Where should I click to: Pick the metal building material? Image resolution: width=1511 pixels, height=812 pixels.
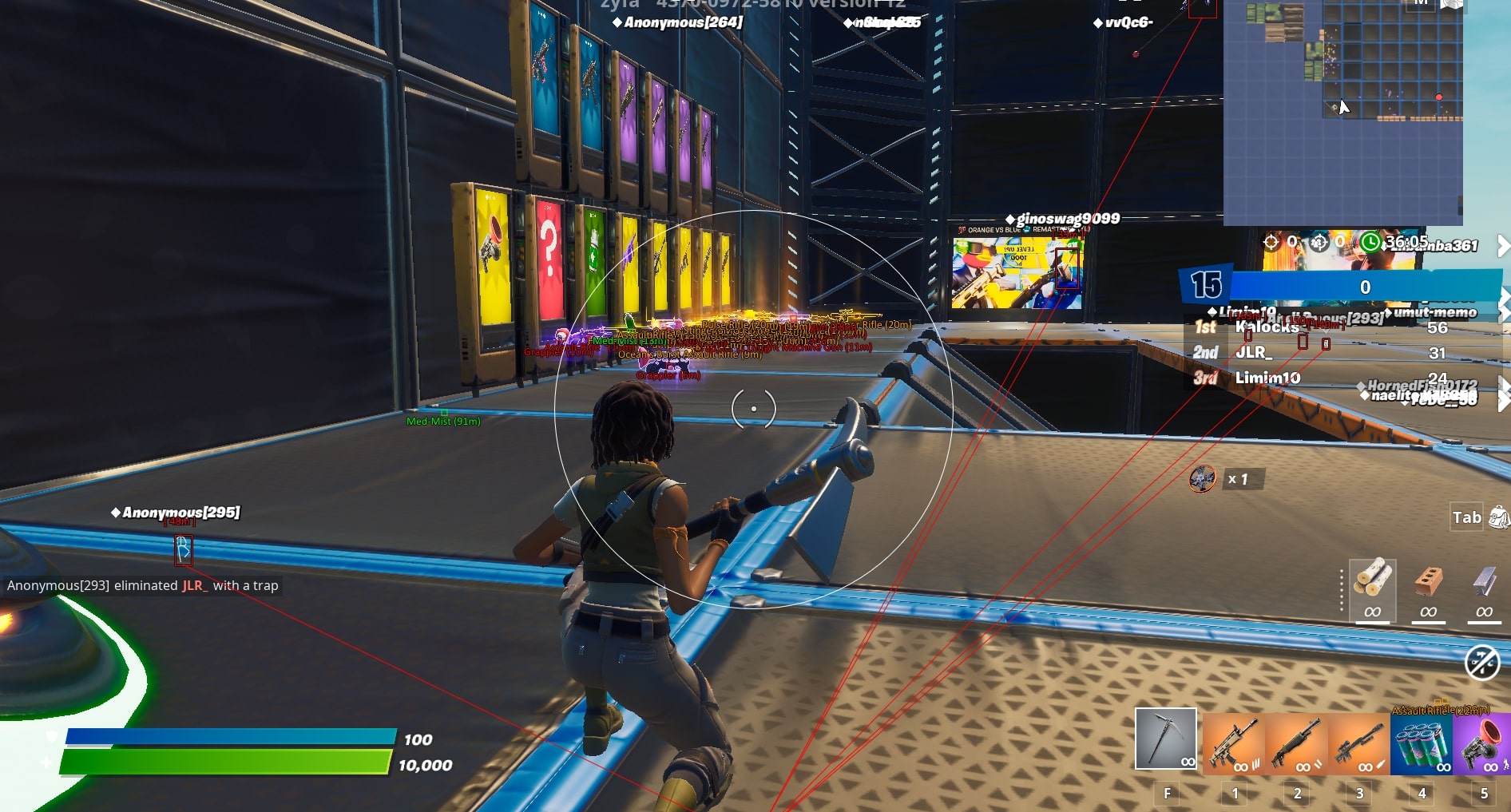[x=1484, y=589]
